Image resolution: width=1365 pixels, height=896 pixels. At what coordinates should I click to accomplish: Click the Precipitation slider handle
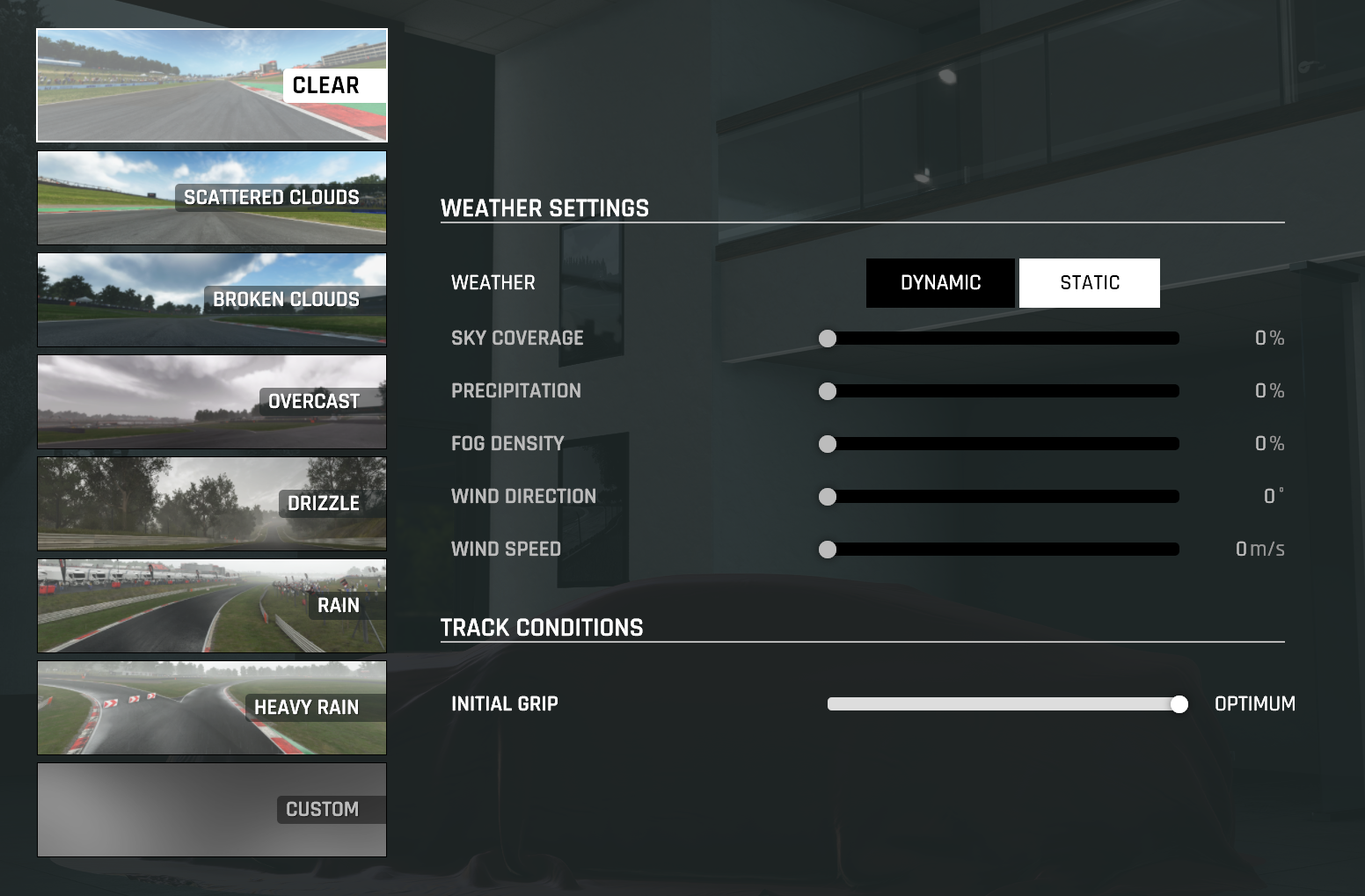[x=828, y=391]
